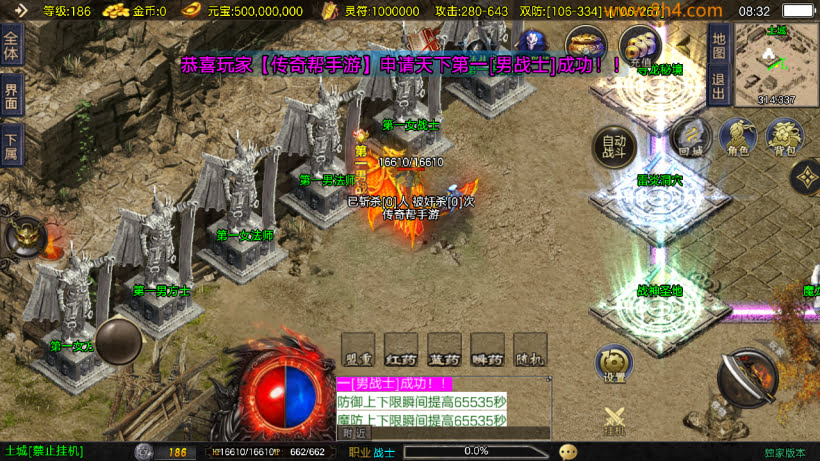Click the 退出 exit button

[x=718, y=86]
